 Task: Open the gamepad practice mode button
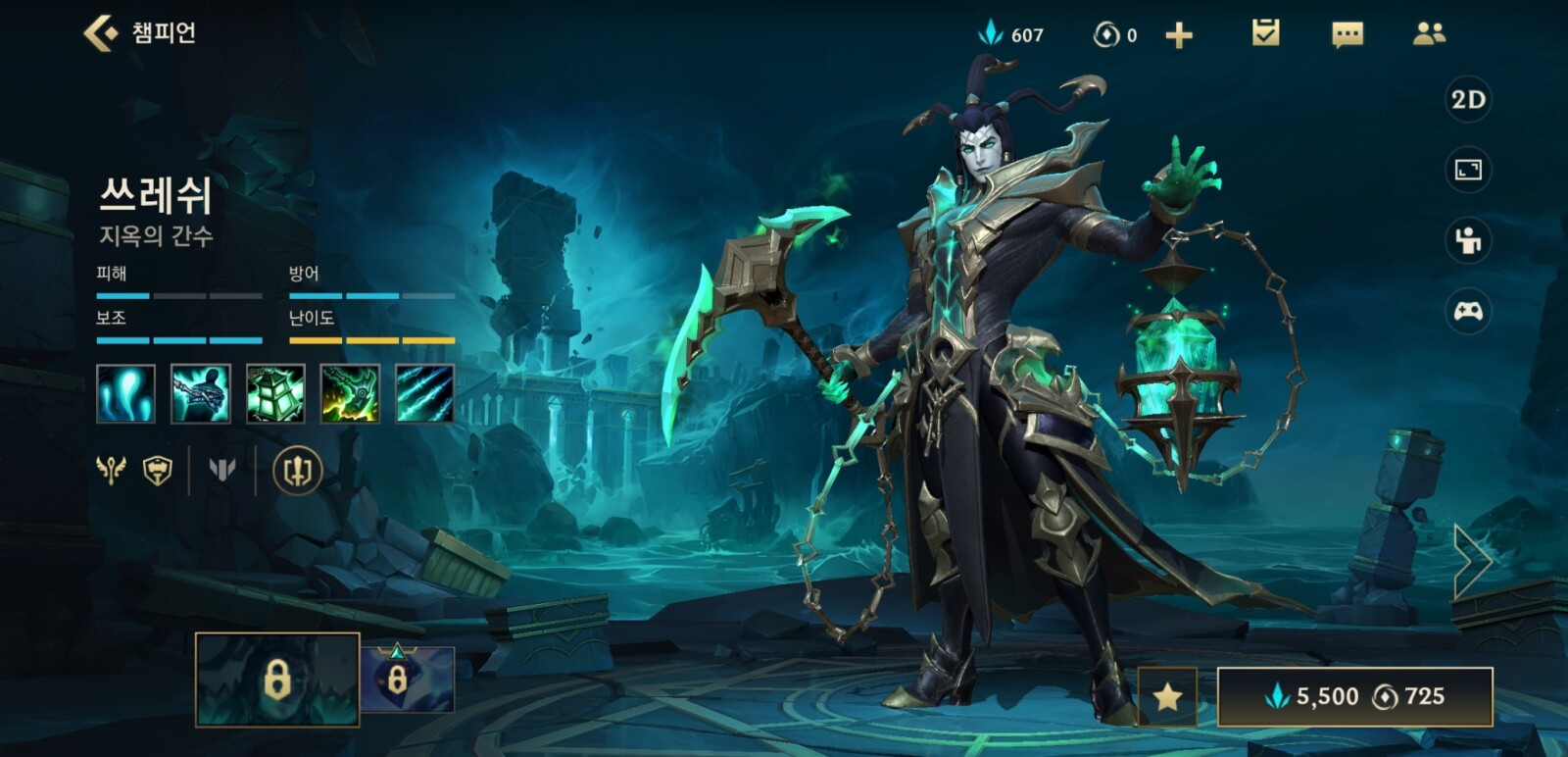(1468, 312)
